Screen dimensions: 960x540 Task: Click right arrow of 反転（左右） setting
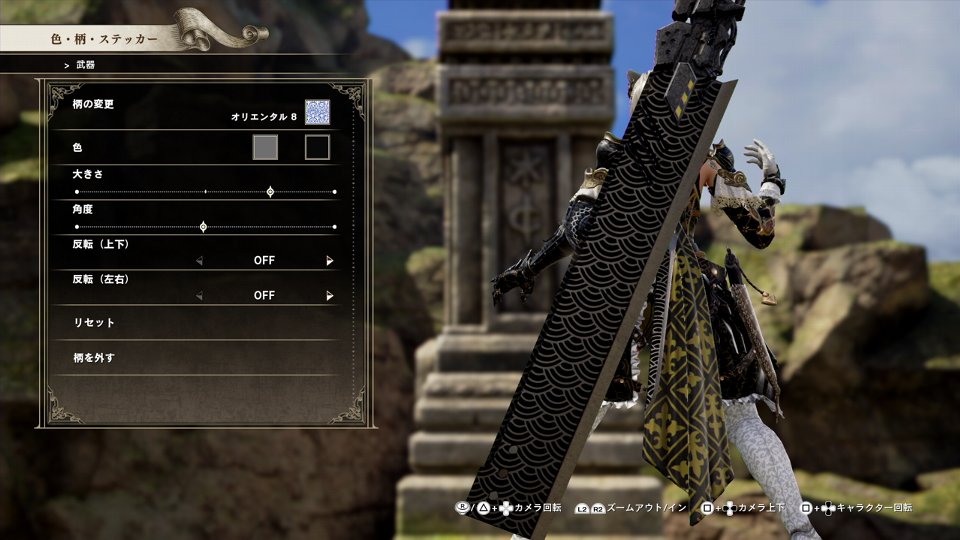[x=329, y=296]
